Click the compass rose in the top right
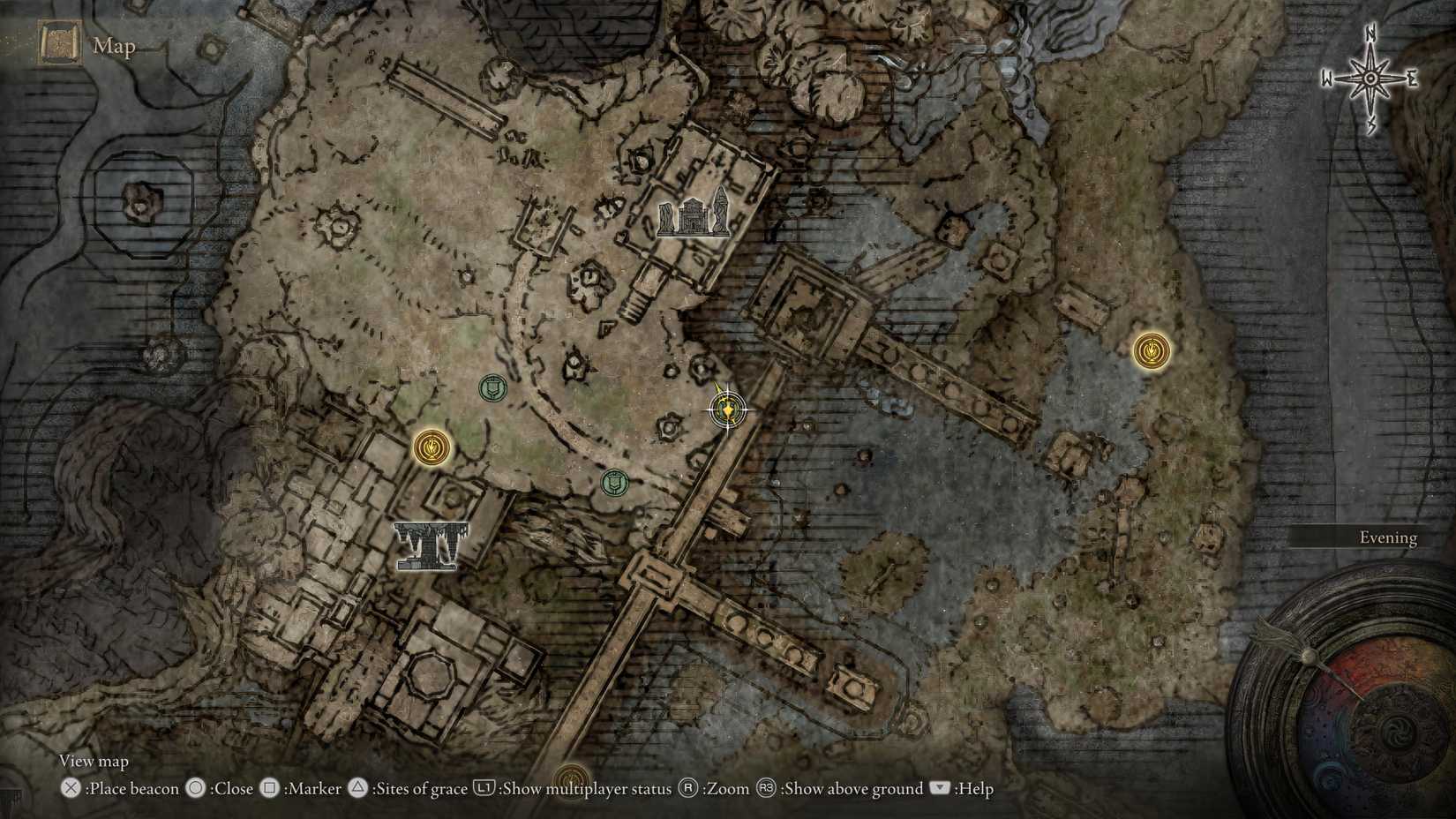Viewport: 1456px width, 819px height. click(1369, 79)
